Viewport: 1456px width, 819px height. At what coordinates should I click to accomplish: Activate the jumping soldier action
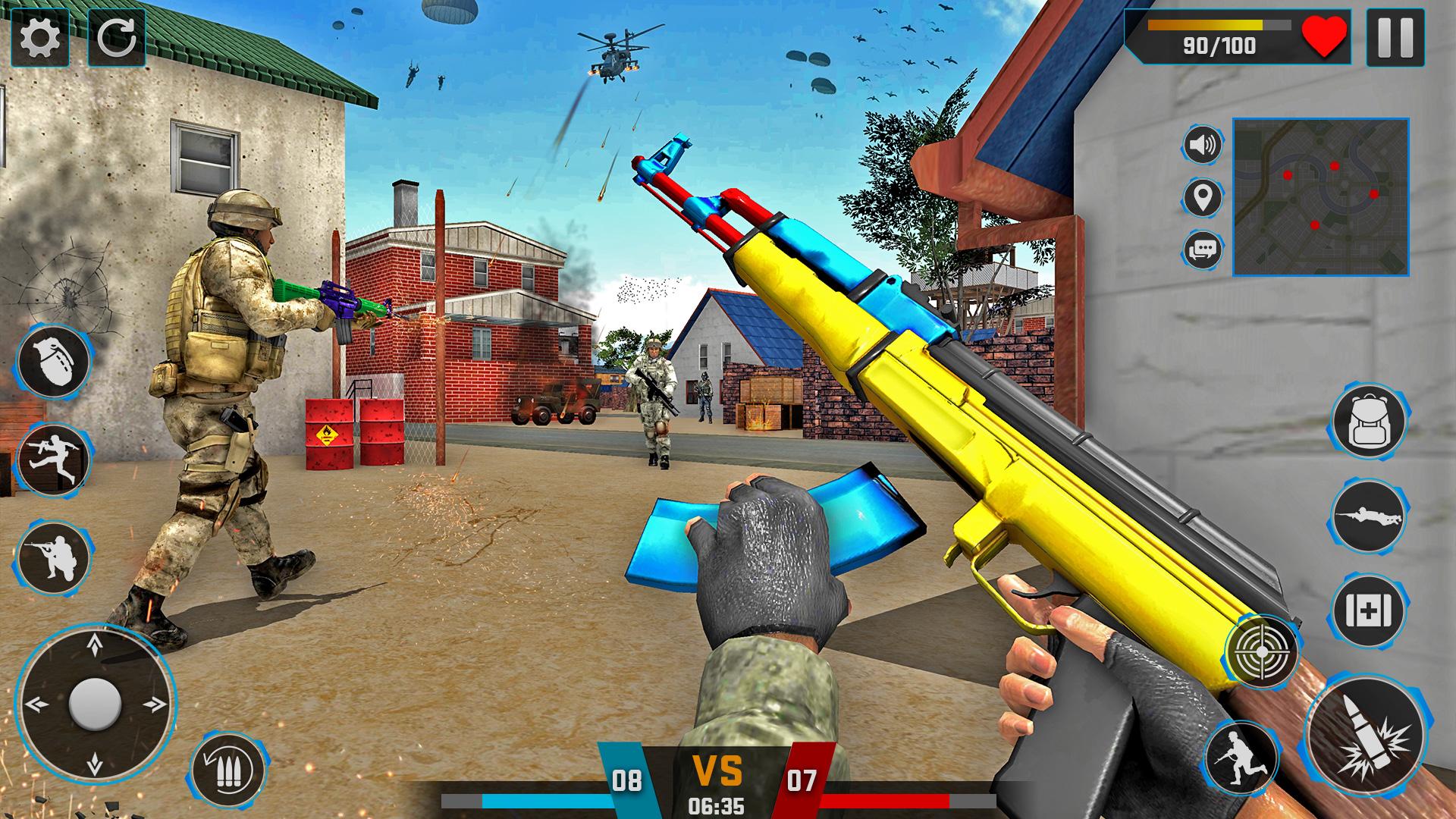[x=54, y=460]
